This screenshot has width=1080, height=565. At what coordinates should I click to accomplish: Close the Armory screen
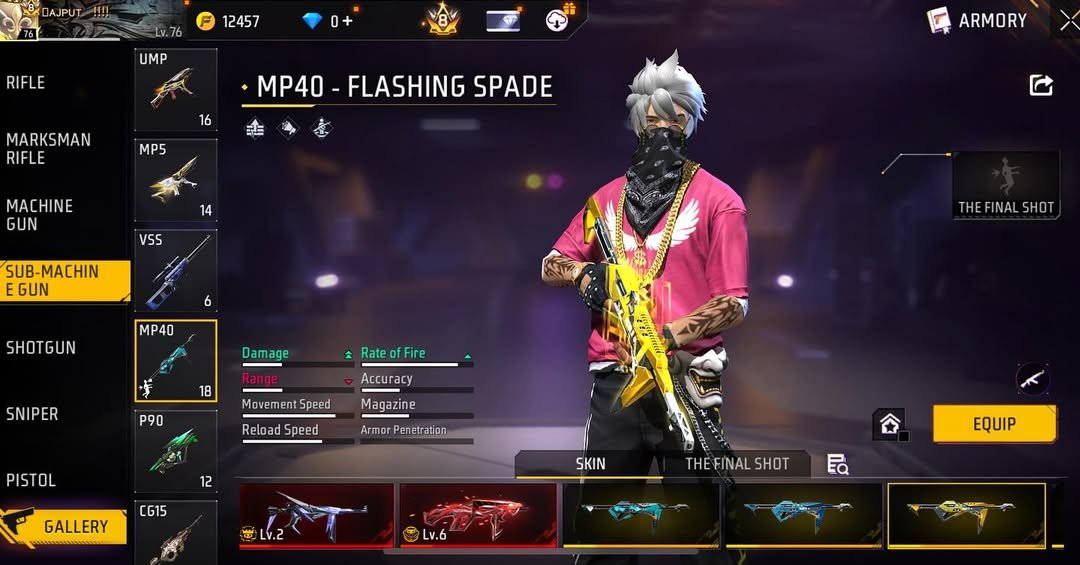click(1068, 20)
